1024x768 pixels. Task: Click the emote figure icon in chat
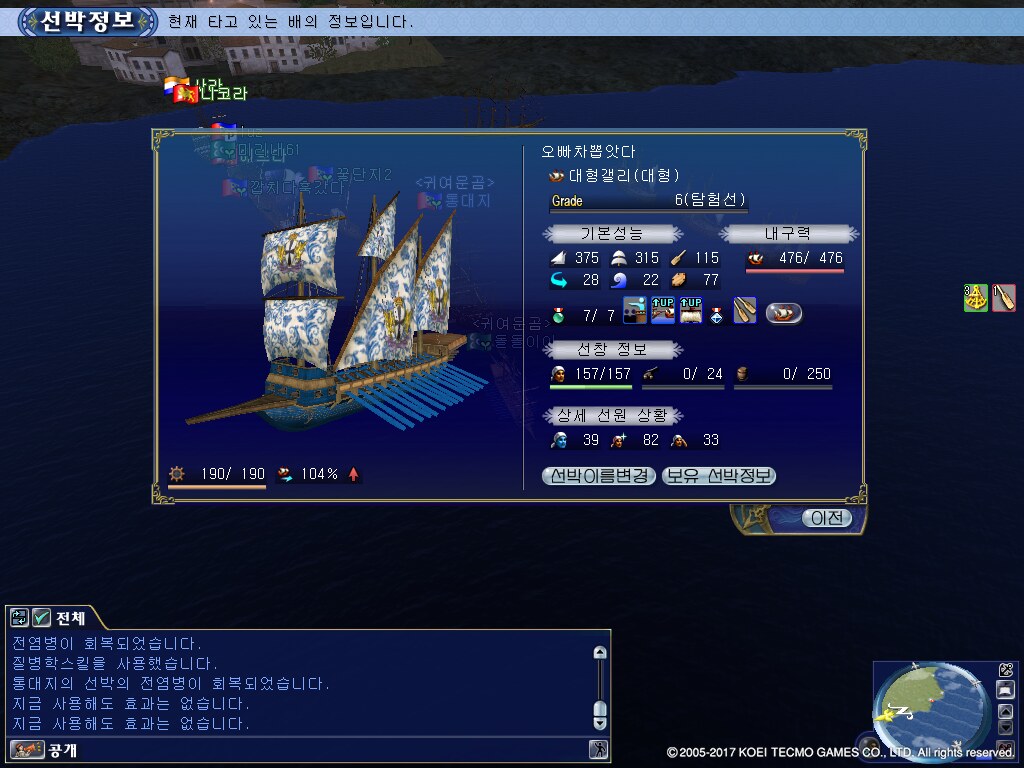point(598,749)
